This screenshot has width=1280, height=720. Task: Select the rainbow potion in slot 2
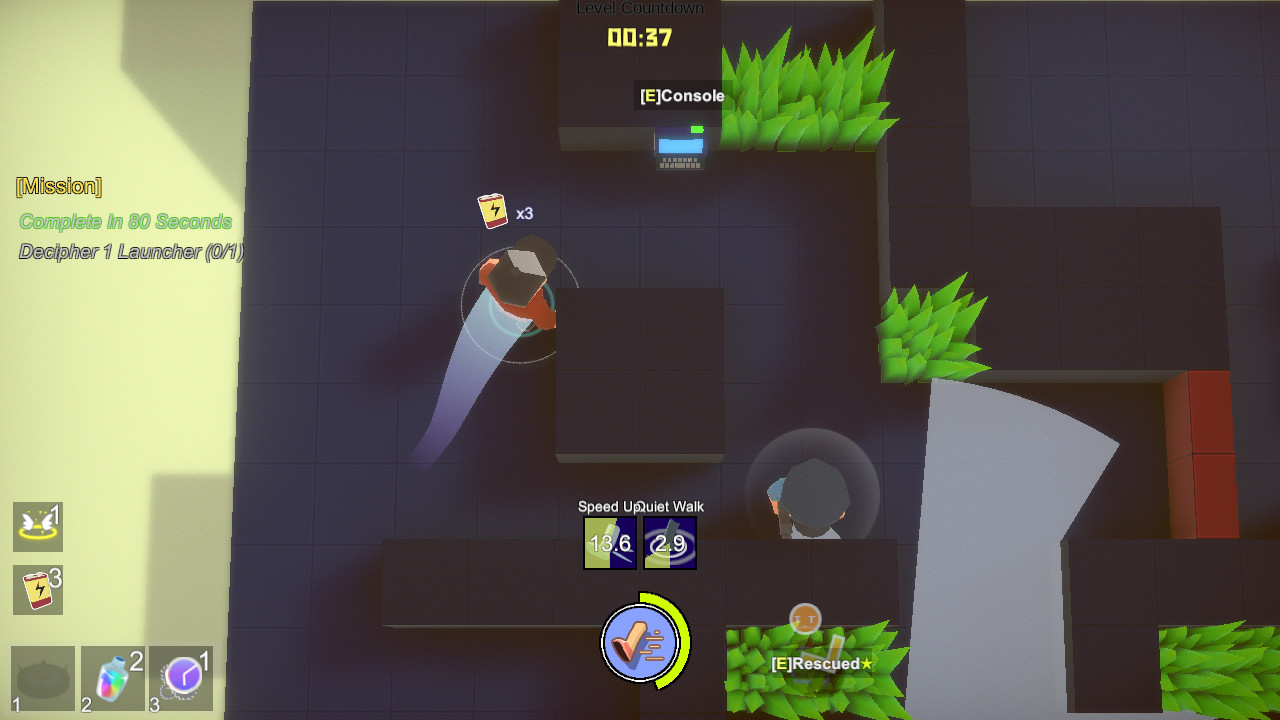[x=112, y=677]
